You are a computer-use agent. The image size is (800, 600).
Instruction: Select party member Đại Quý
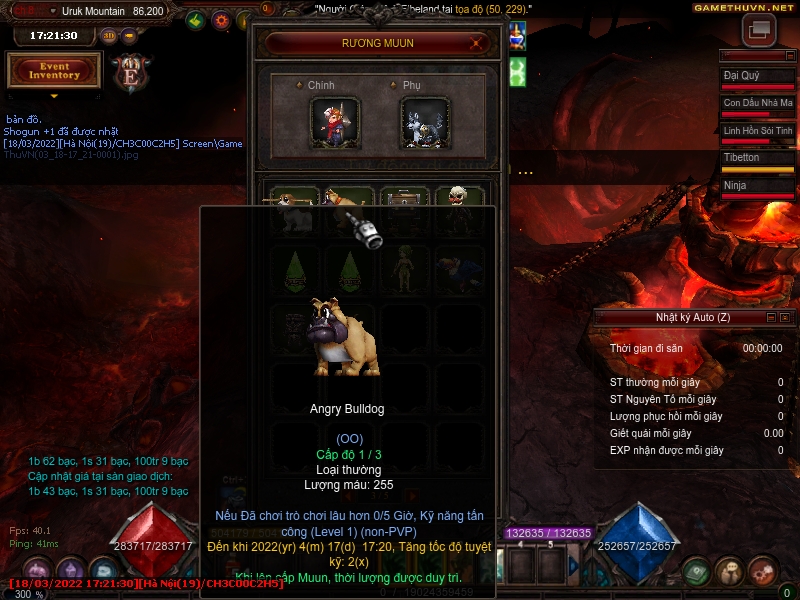click(757, 78)
